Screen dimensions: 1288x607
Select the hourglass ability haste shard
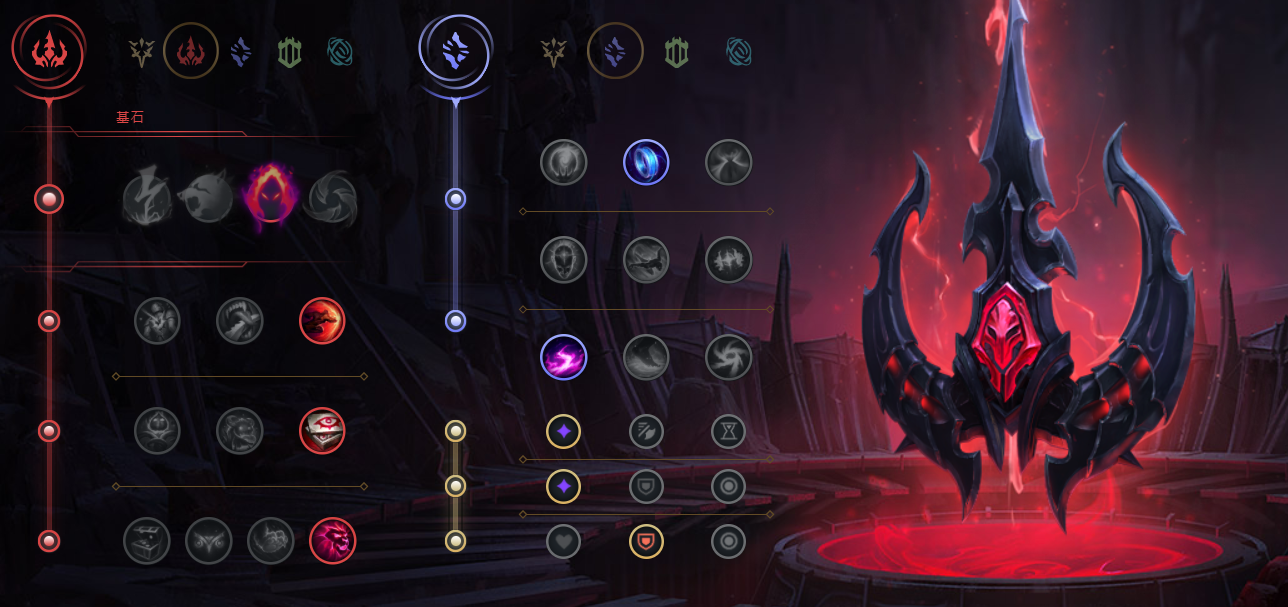[x=728, y=432]
